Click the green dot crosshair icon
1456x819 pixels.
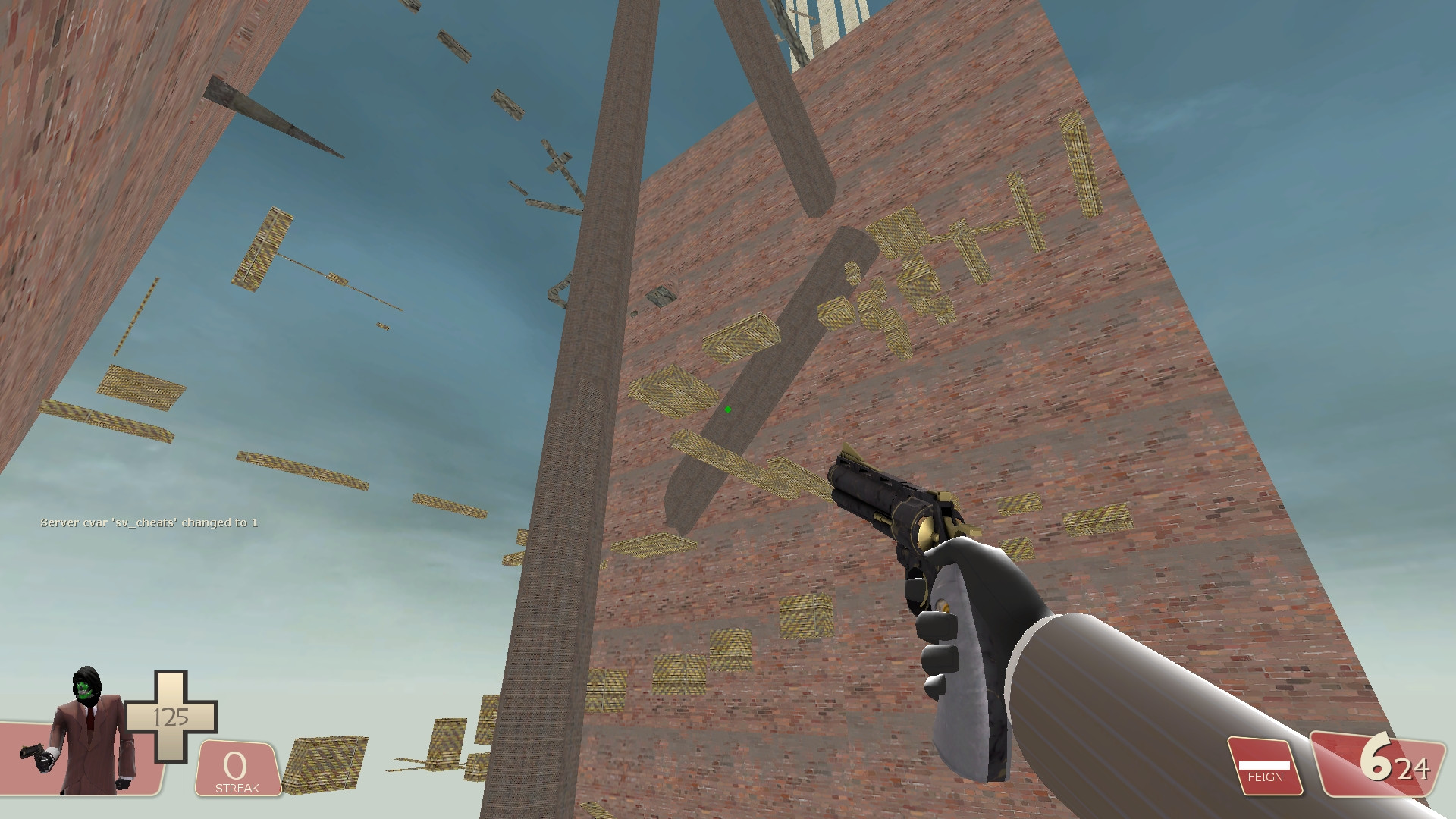coord(727,409)
